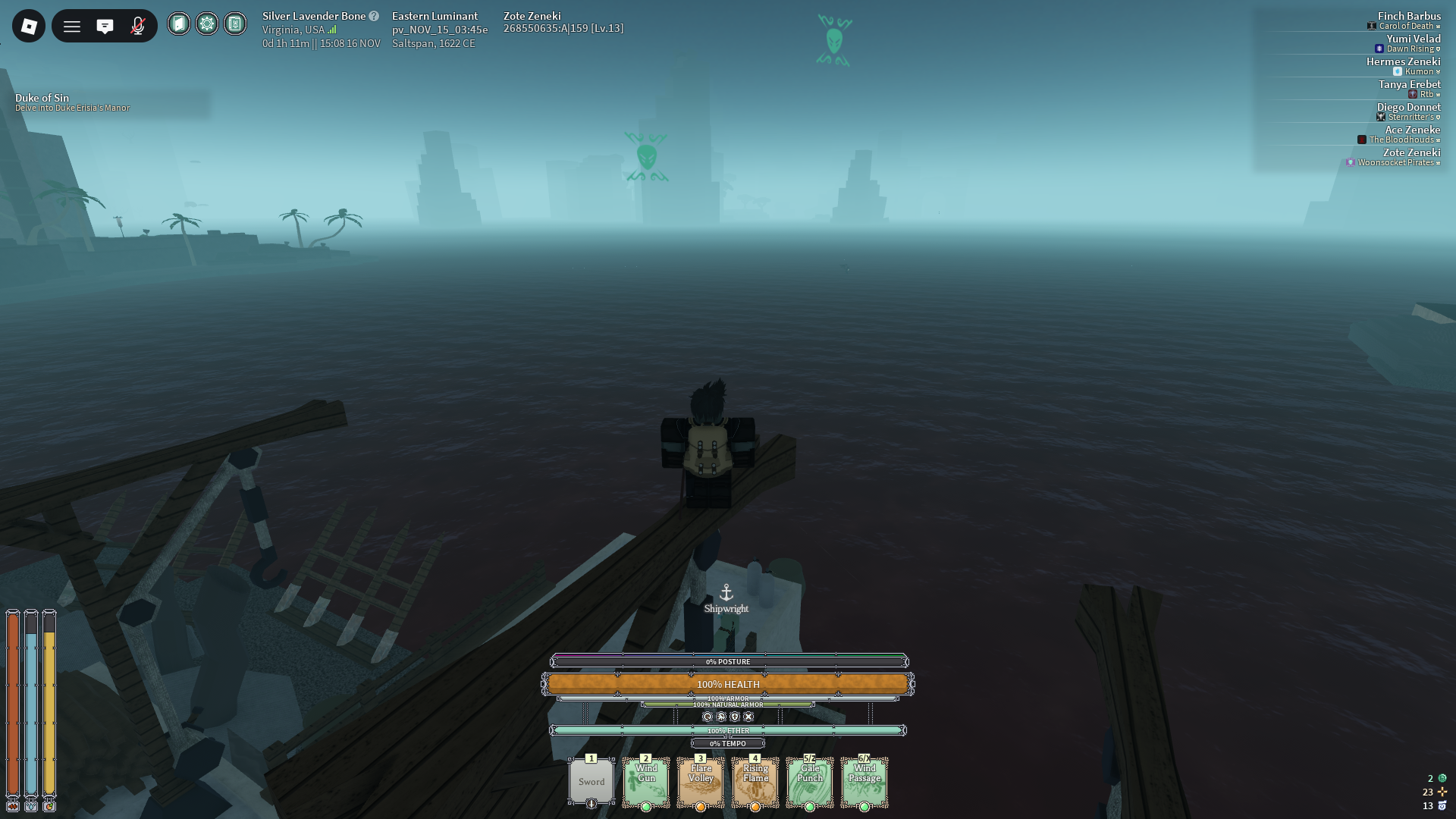1456x819 pixels.
Task: Open the green book journal icon
Action: pos(235,24)
